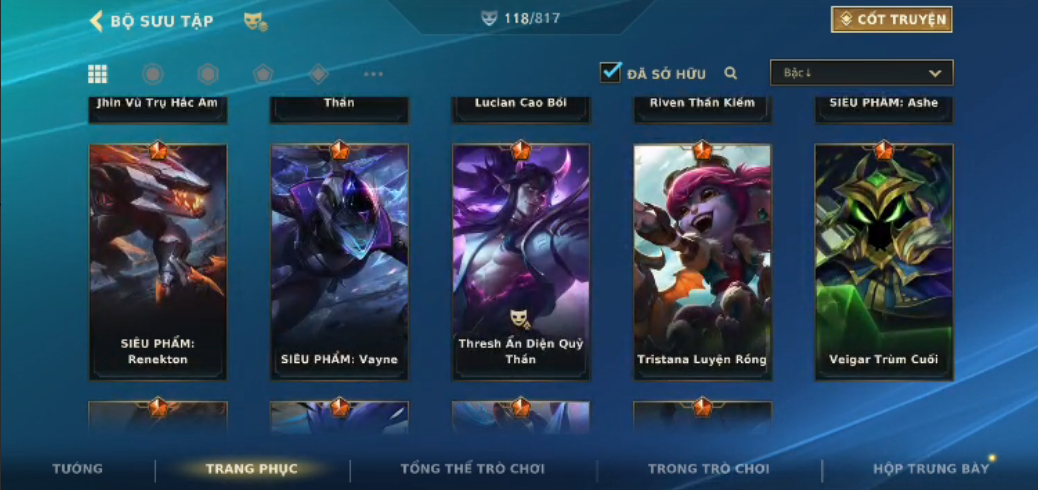This screenshot has width=1038, height=490.
Task: Open the skin search magnifier
Action: coord(731,73)
